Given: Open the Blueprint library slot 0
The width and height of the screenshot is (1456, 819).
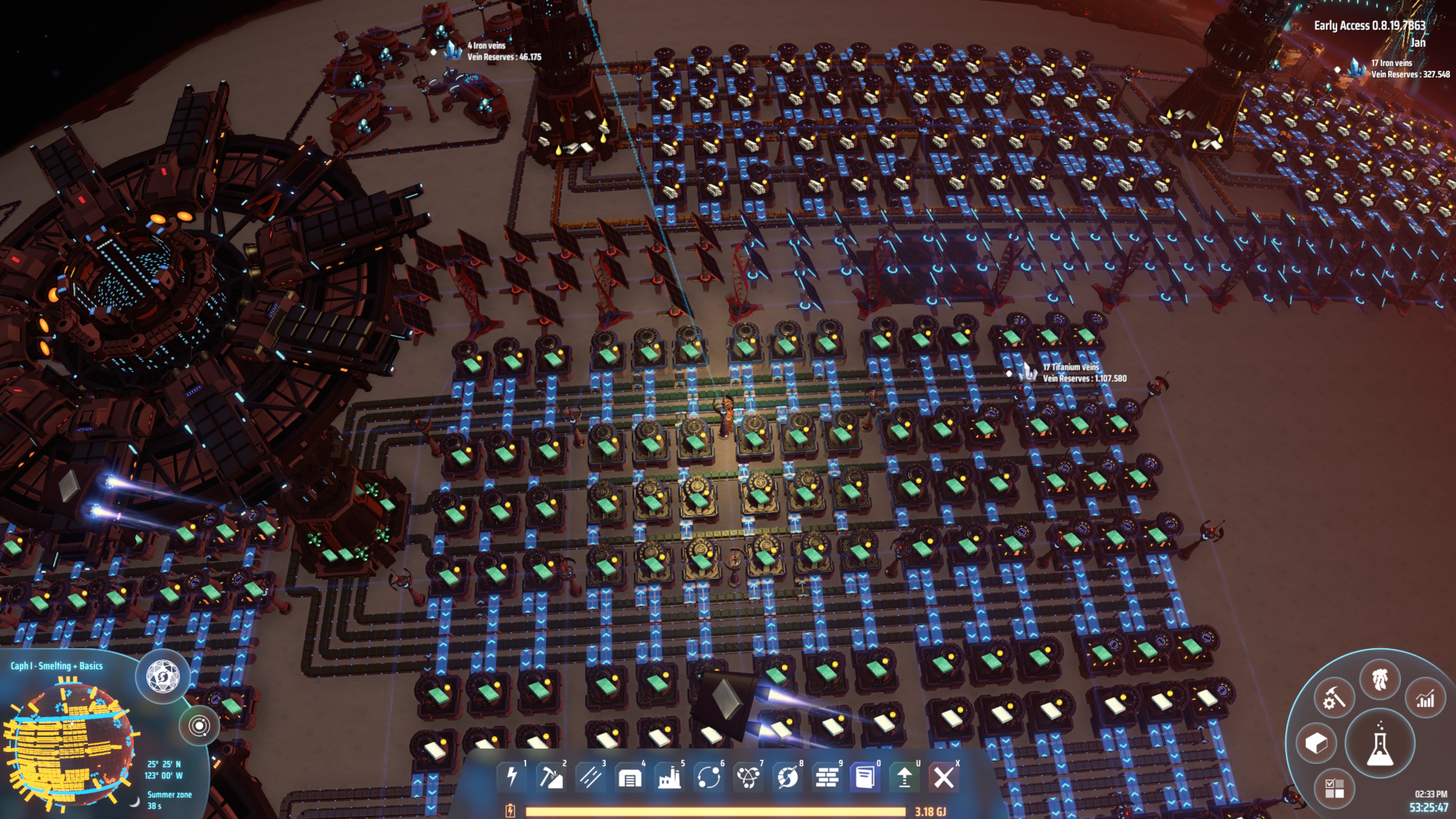Looking at the screenshot, I should point(865,778).
